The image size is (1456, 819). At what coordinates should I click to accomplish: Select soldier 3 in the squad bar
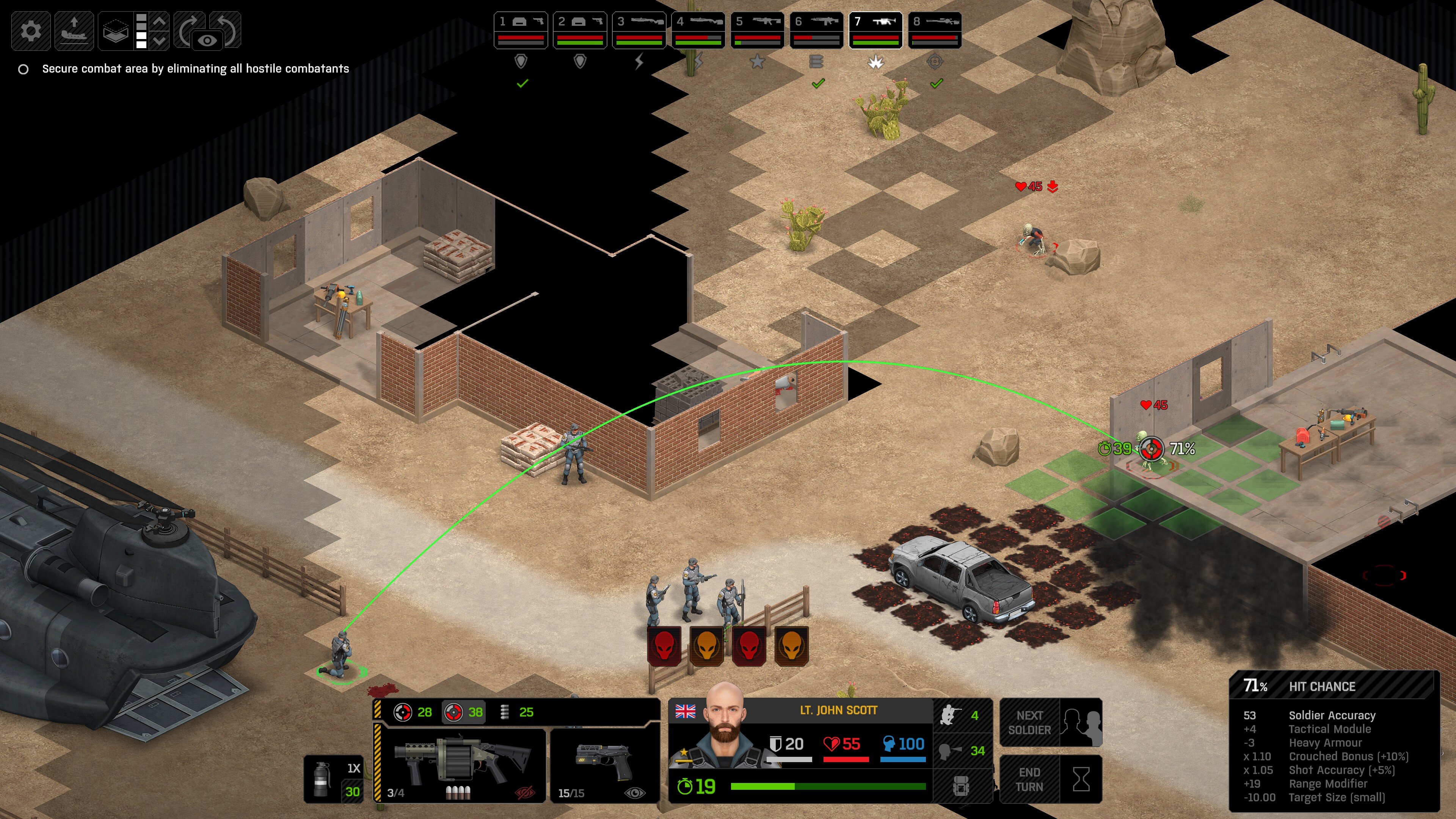pyautogui.click(x=639, y=30)
